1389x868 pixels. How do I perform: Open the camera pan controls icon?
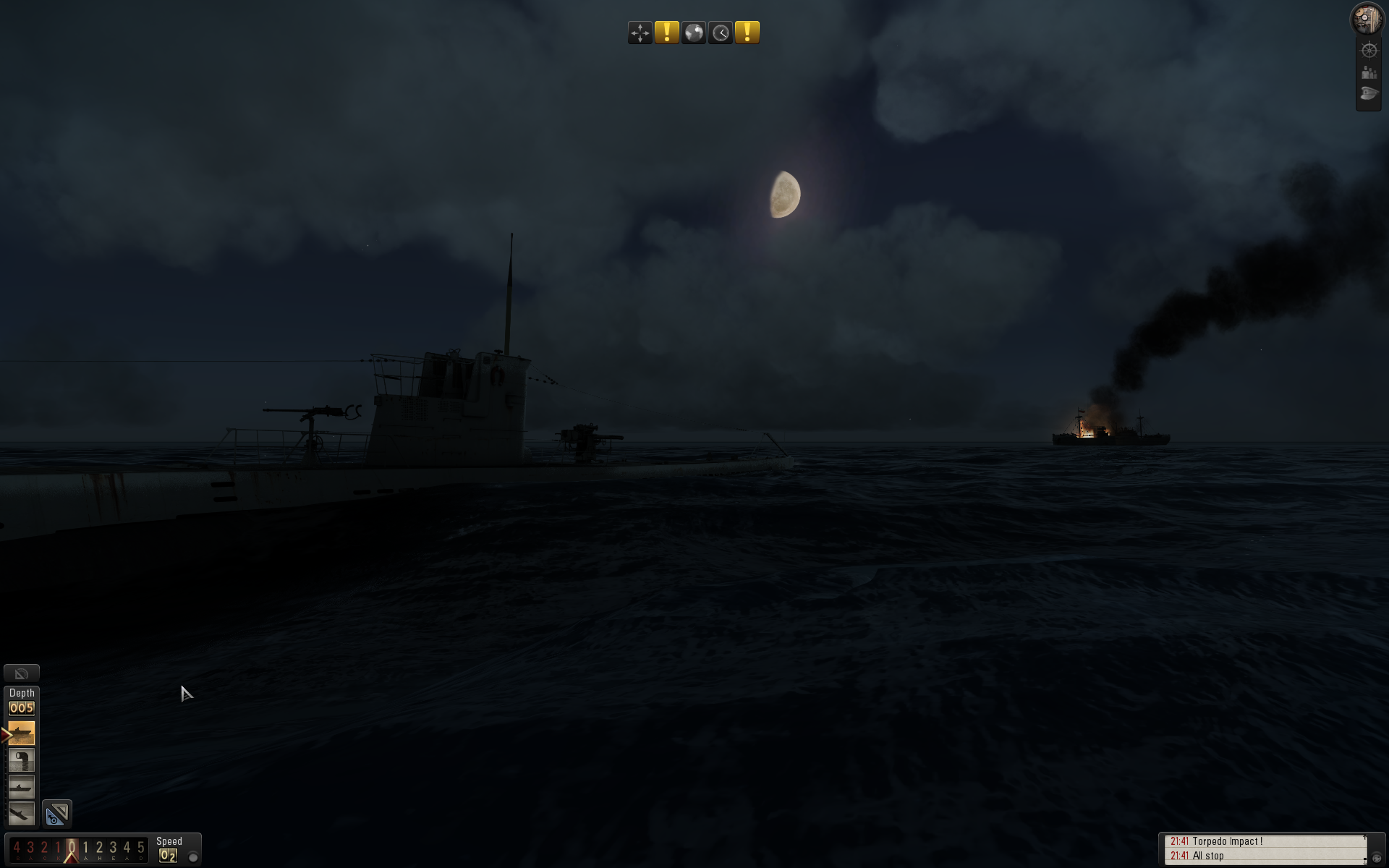click(640, 32)
